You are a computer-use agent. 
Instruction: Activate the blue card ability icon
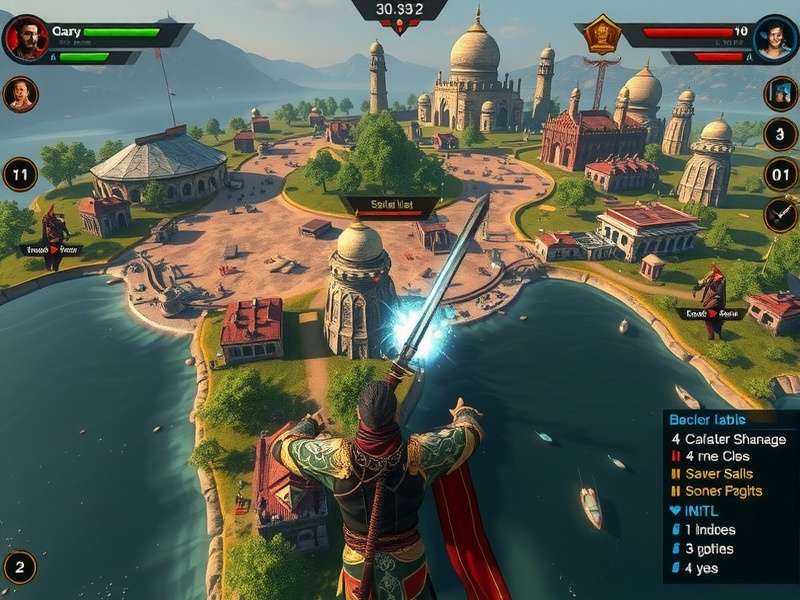[x=780, y=94]
